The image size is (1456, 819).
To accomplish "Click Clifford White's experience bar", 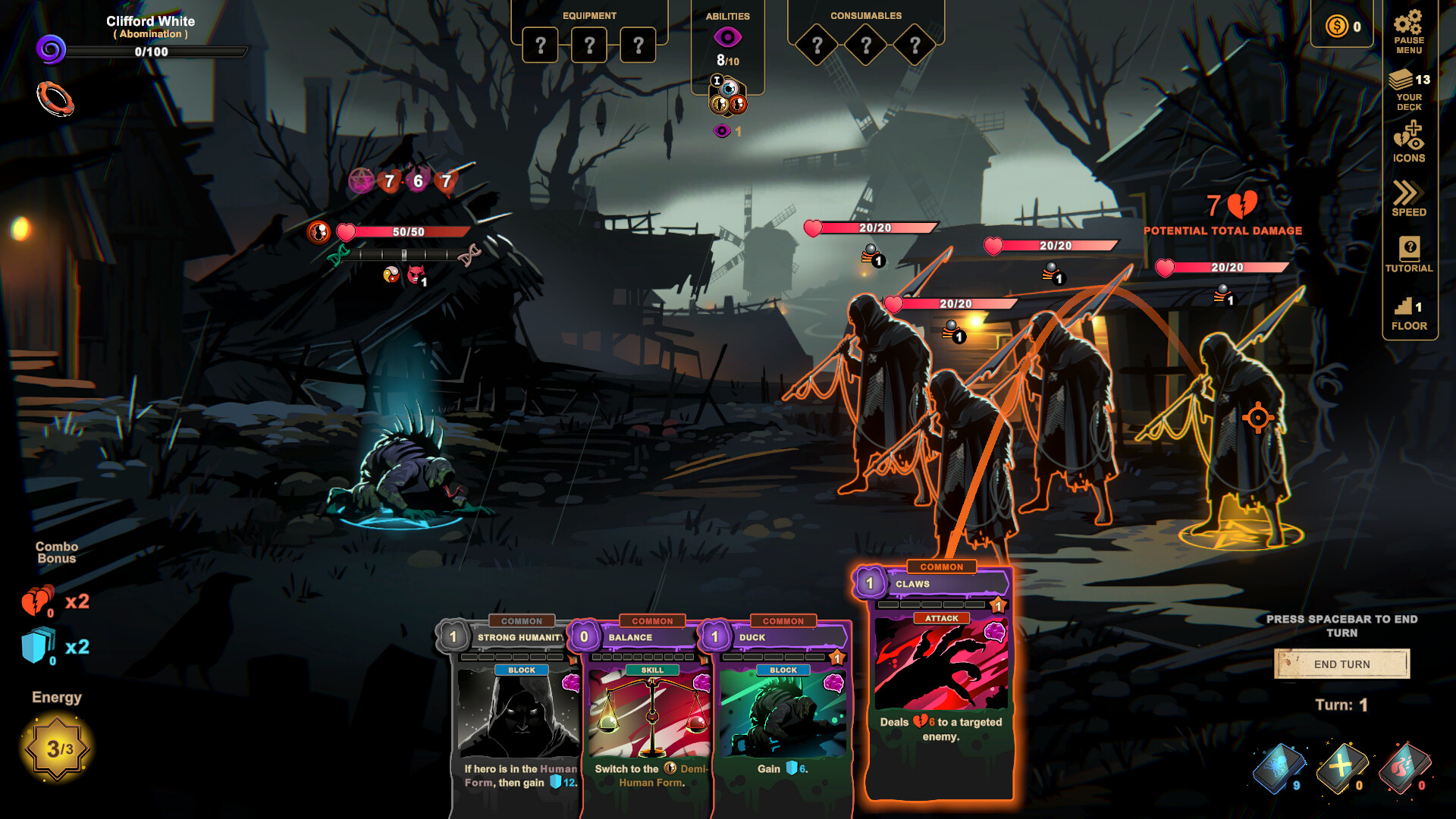I will 157,53.
